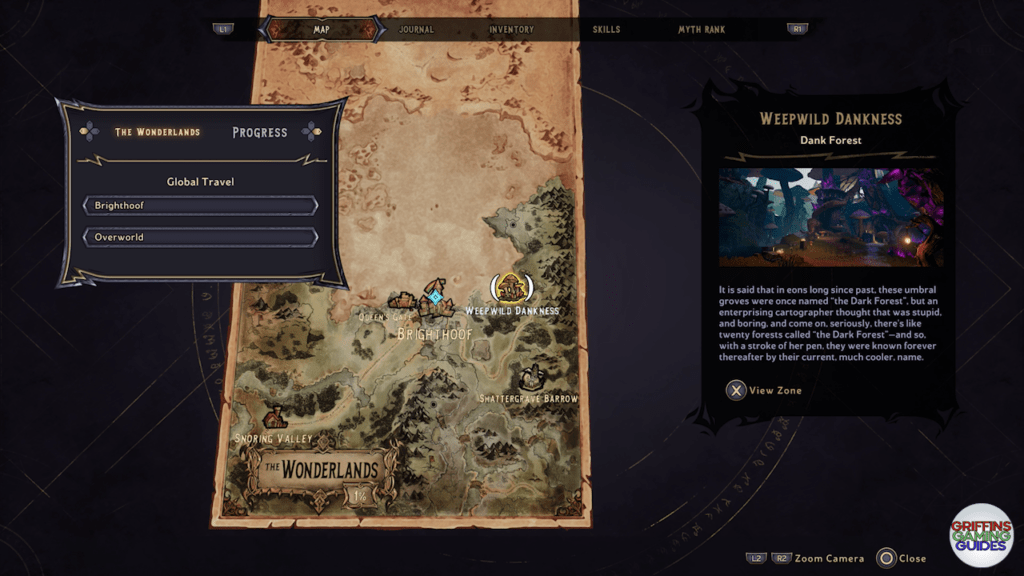Click the Weepwild Dankness map marker

point(511,288)
